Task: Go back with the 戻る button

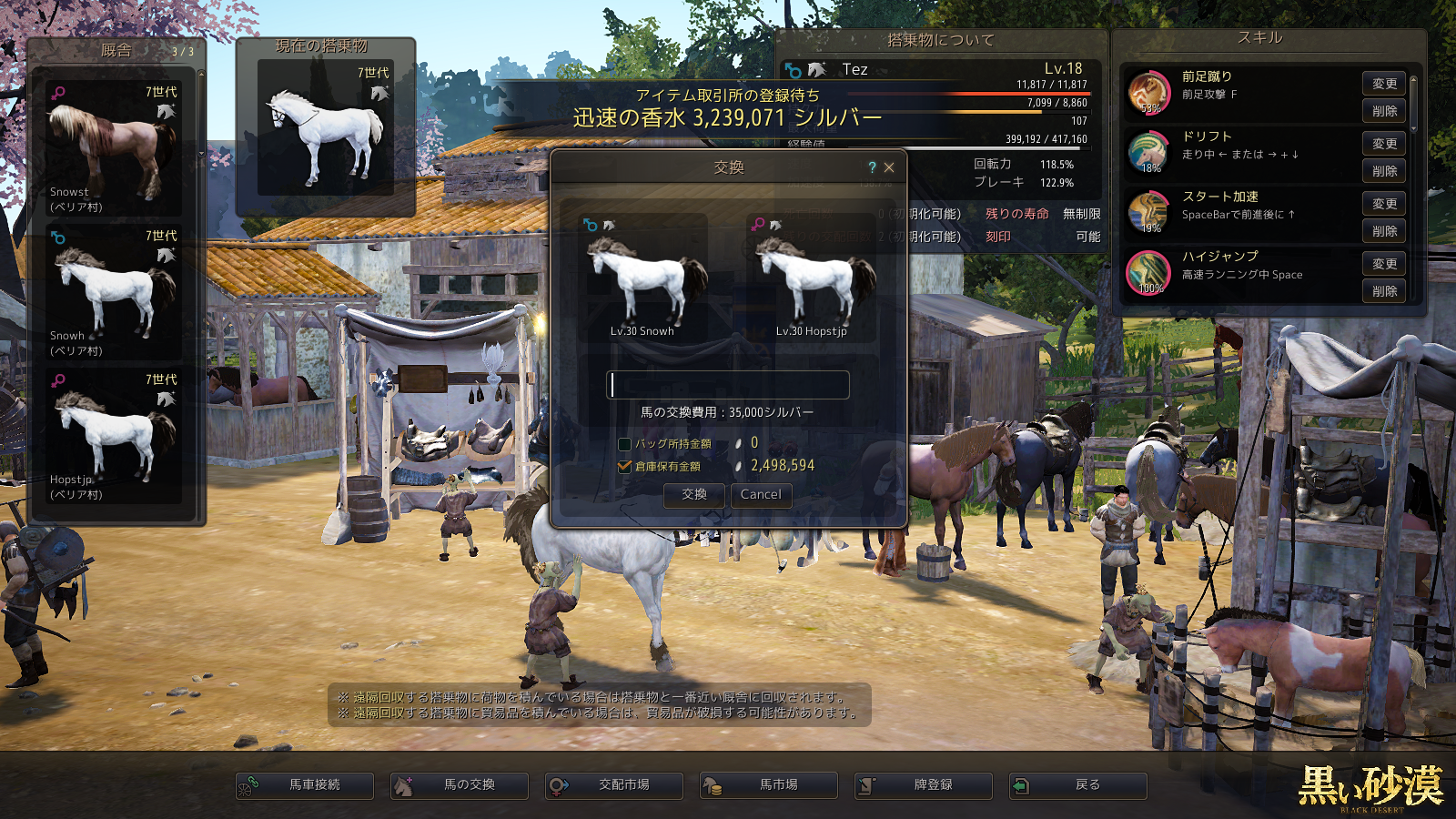Action: pyautogui.click(x=1078, y=785)
